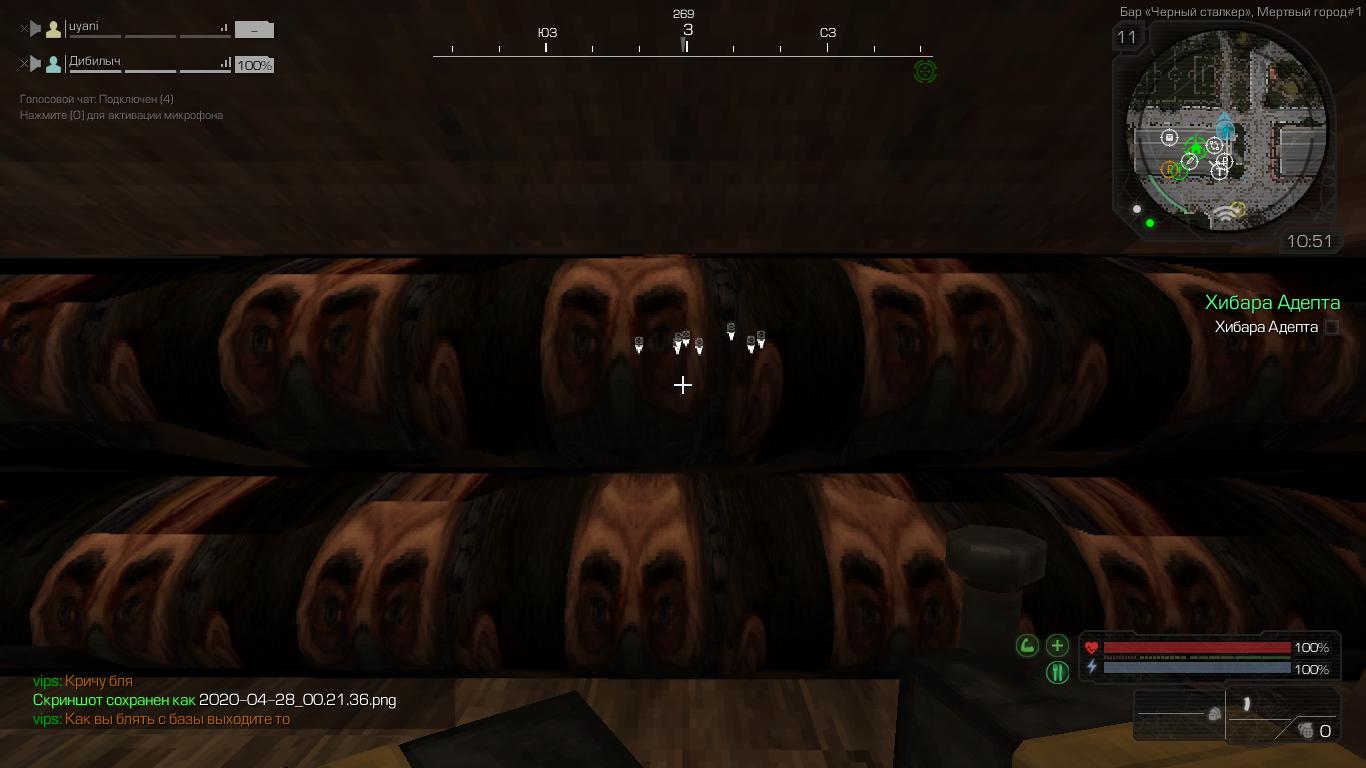Click the orange ruble marker on minimap

pos(1169,169)
